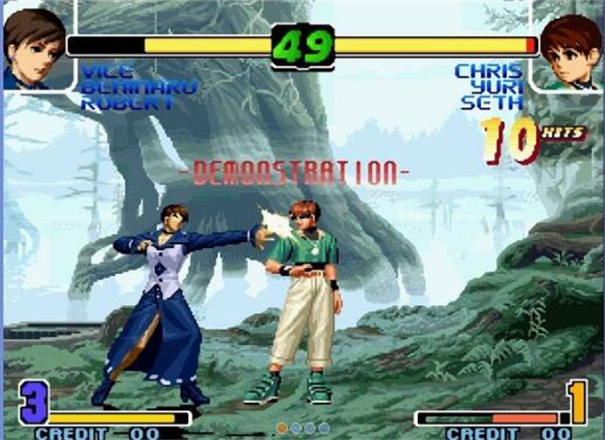Select the orange carousel dot
Screen dimensions: 605x440
(283, 427)
